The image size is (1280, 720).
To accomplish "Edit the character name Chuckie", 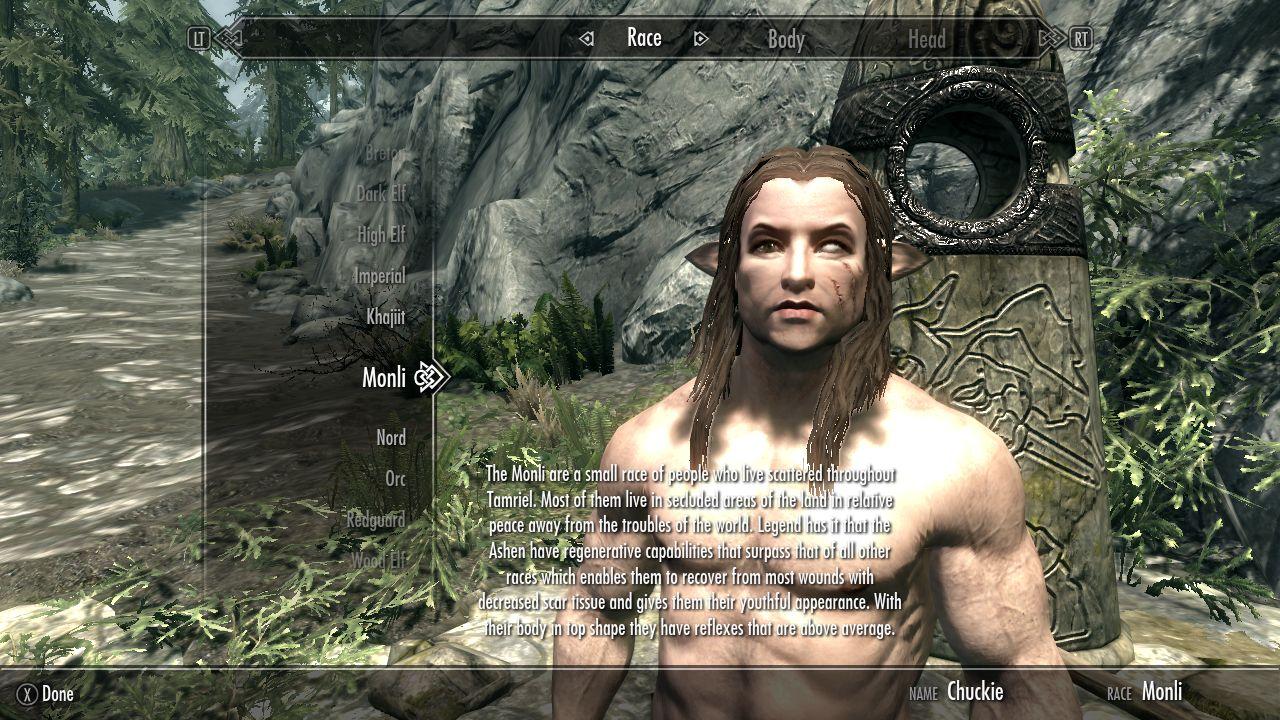I will coord(974,691).
